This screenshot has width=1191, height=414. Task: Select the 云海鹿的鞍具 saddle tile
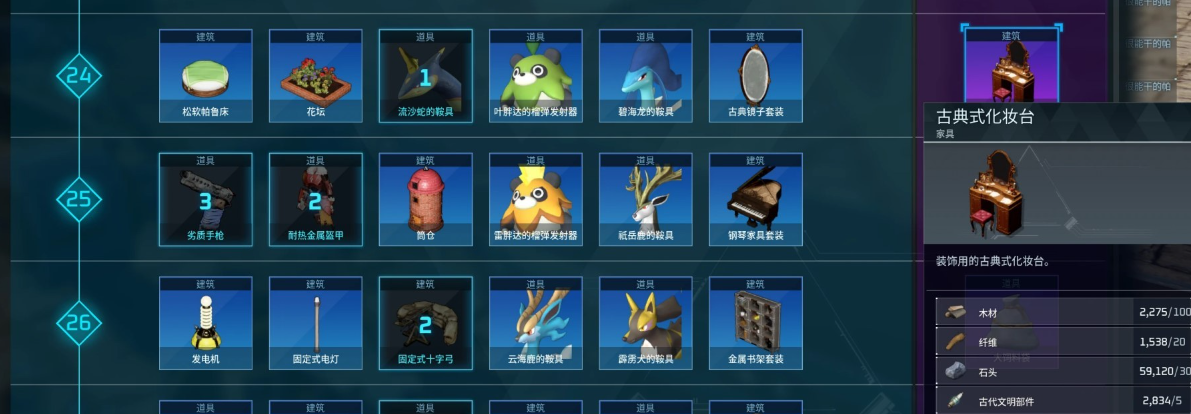pos(535,324)
